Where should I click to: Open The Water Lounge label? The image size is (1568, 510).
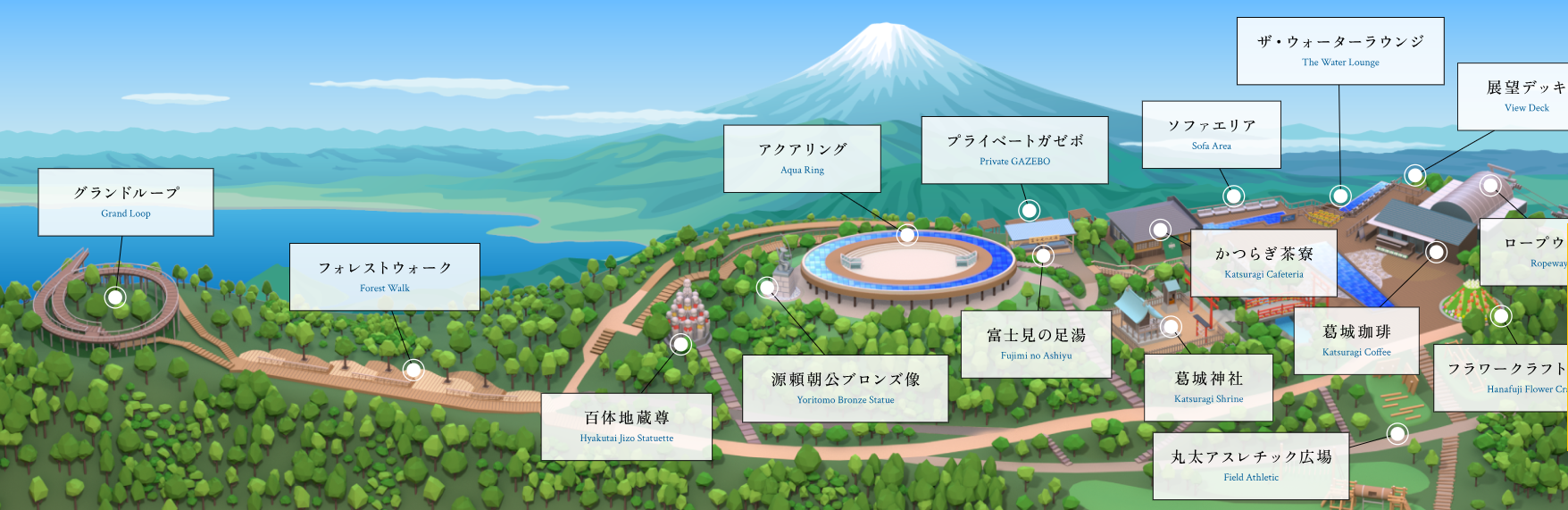pos(1339,51)
